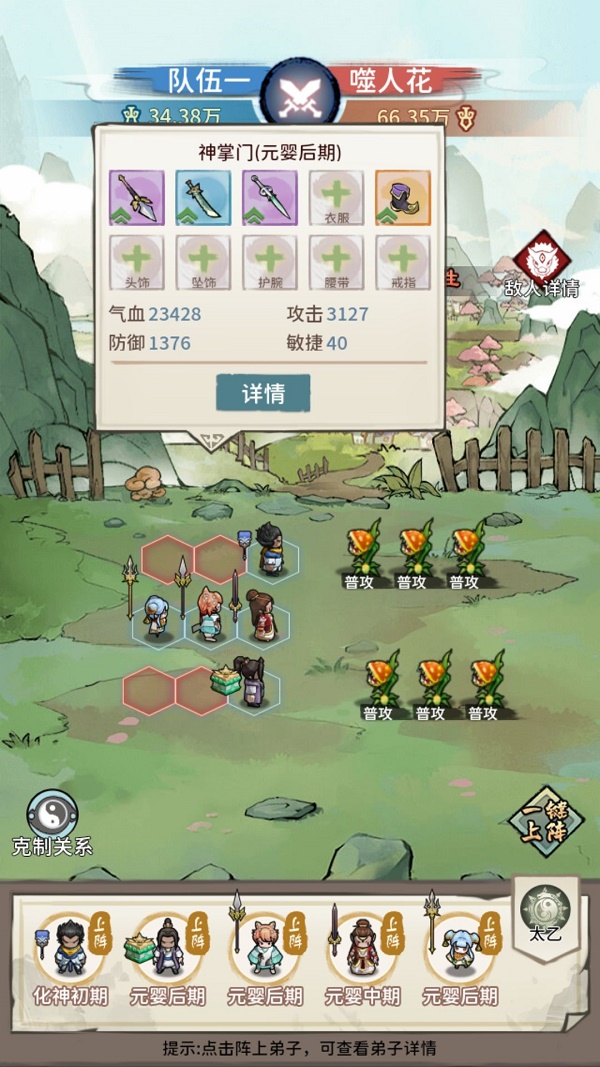600x1067 pixels.
Task: Open the 克制关系 counter chart
Action: pos(52,822)
